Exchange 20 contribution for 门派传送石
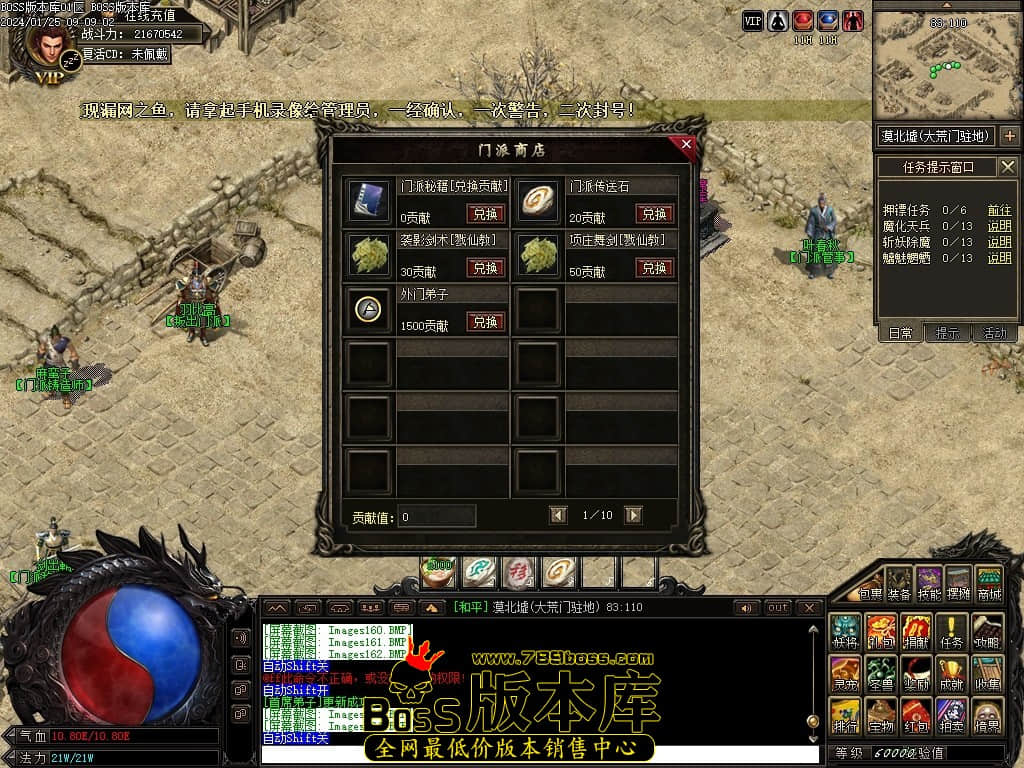 tap(655, 214)
